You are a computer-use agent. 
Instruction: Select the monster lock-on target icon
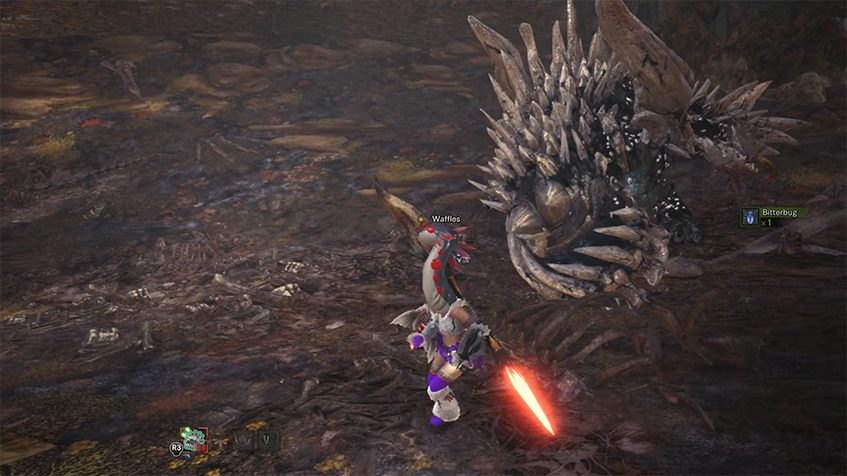(x=194, y=438)
